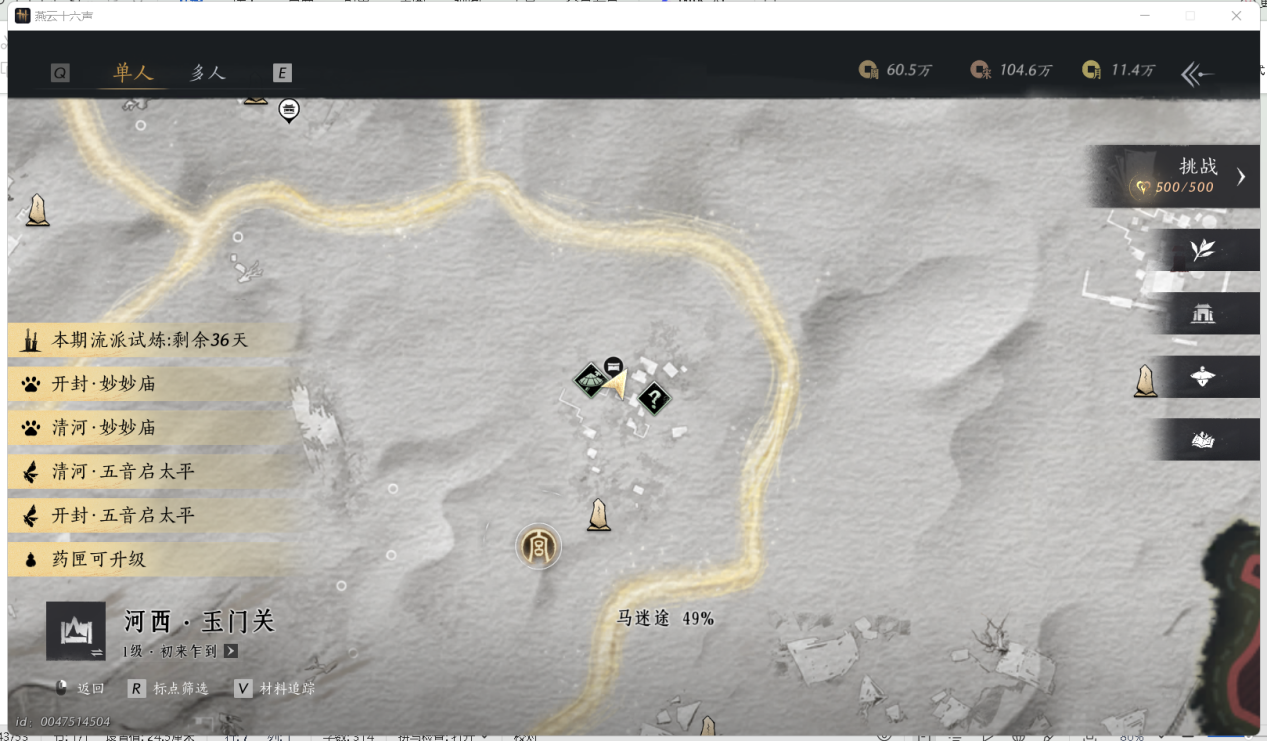Image resolution: width=1267 pixels, height=741 pixels.
Task: Close the game window
Action: (x=1237, y=16)
